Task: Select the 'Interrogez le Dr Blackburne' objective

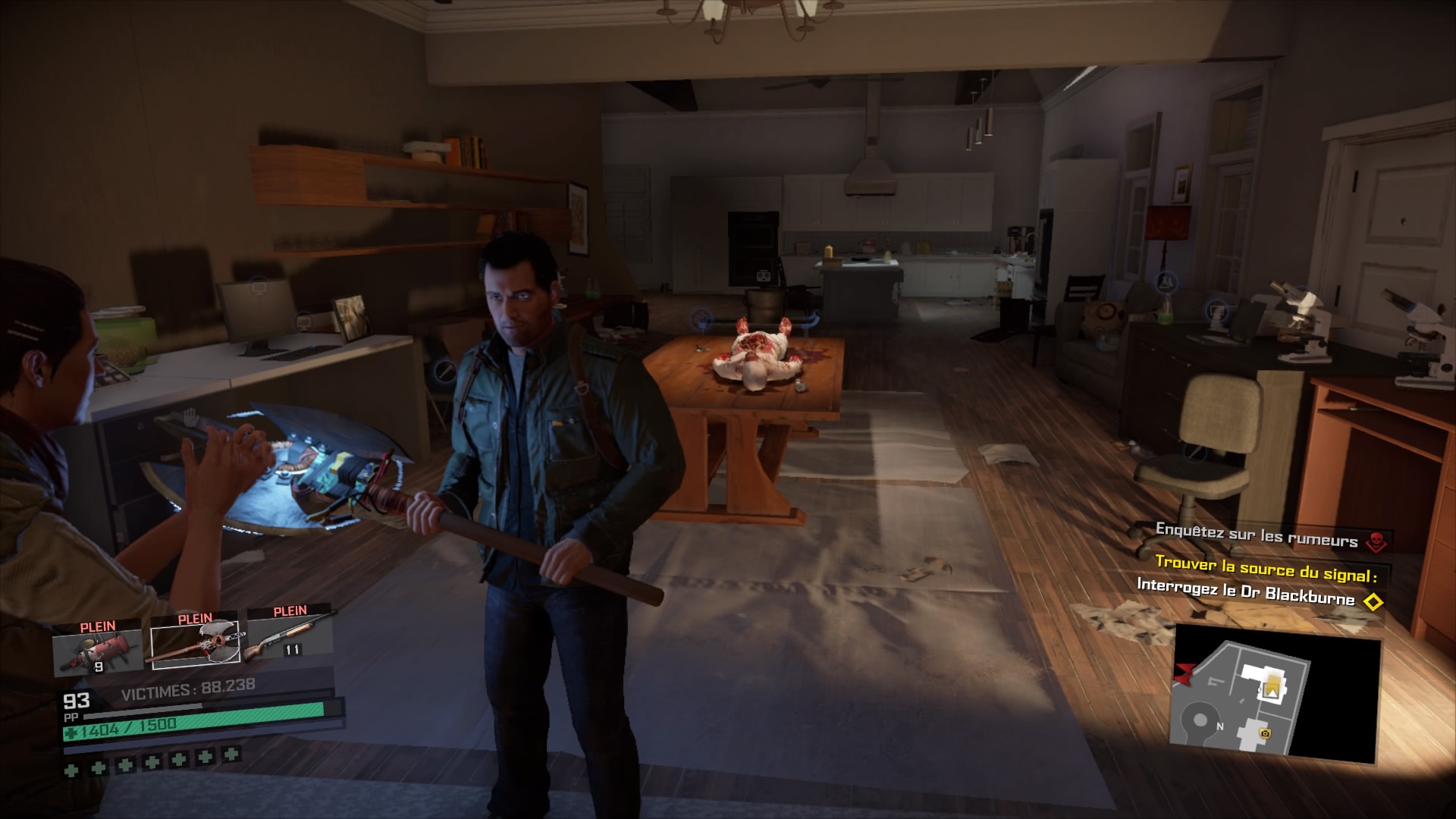Action: pyautogui.click(x=1246, y=591)
